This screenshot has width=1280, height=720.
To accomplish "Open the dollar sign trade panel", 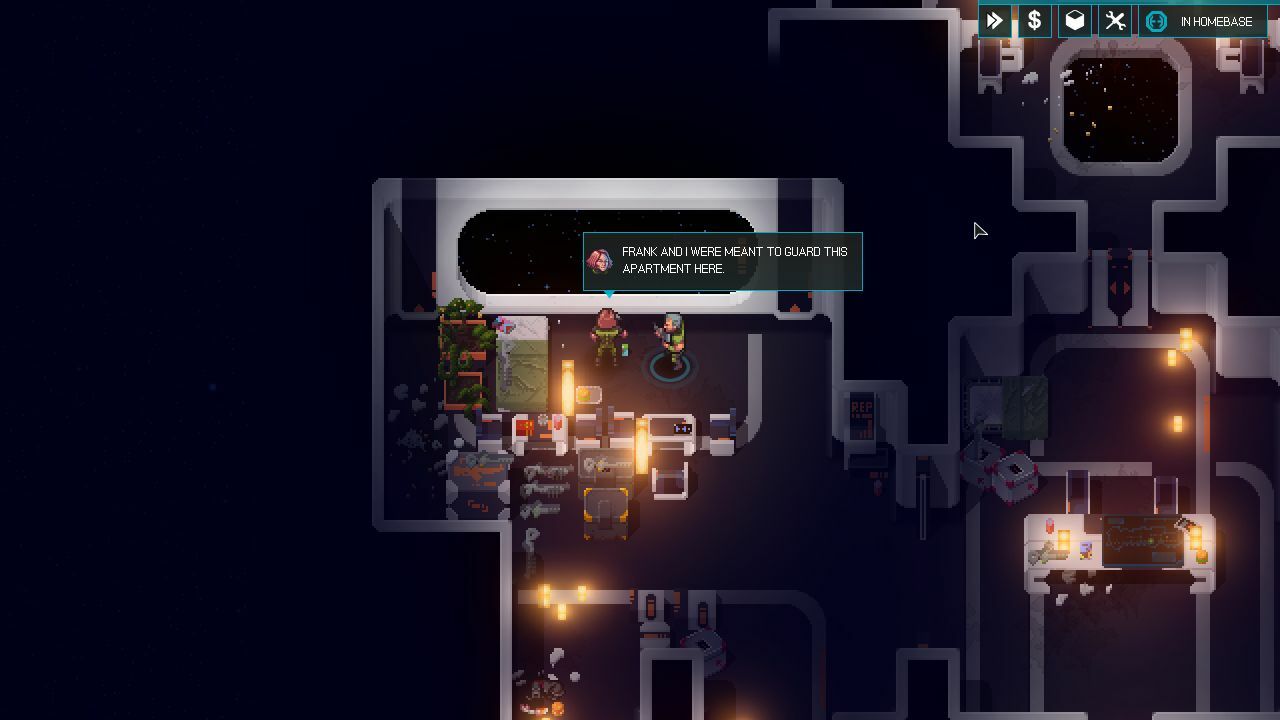I will point(1034,20).
